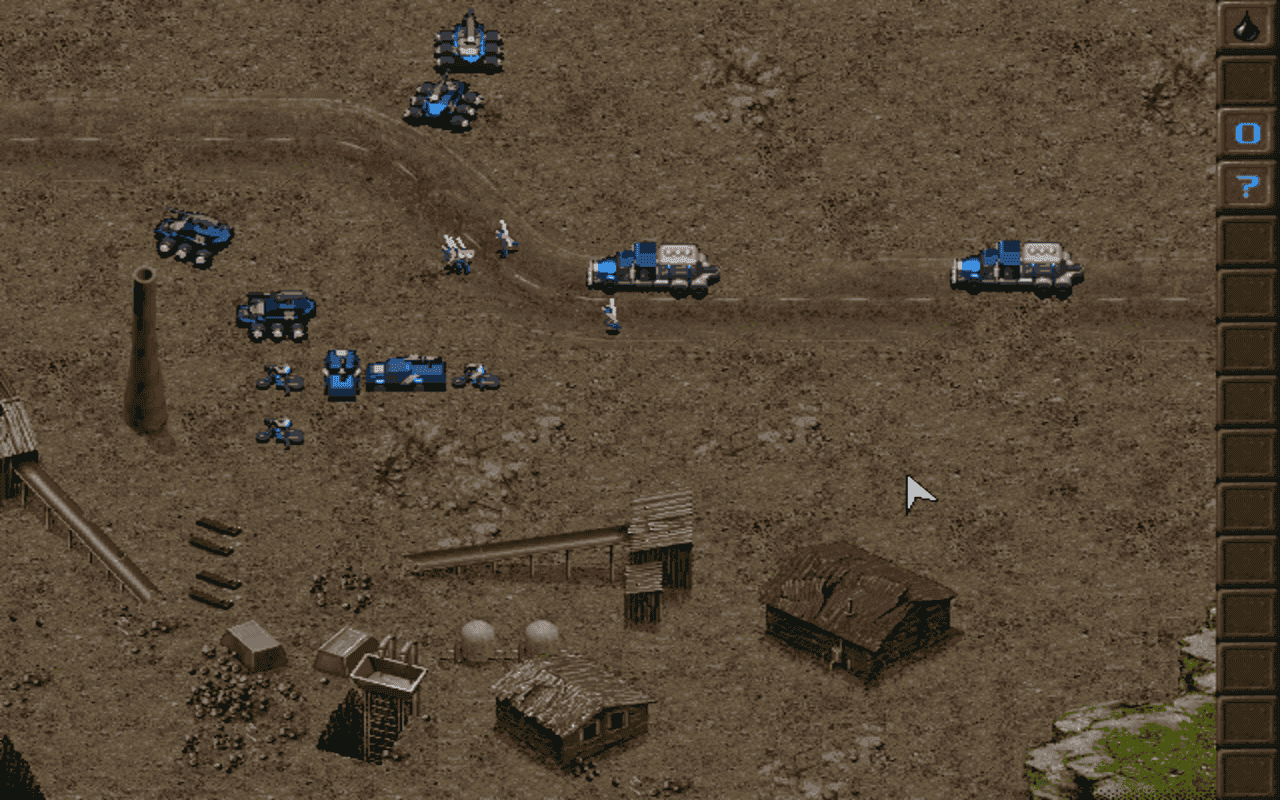Select the blue tank on the left side
1280x800 pixels.
[195, 230]
